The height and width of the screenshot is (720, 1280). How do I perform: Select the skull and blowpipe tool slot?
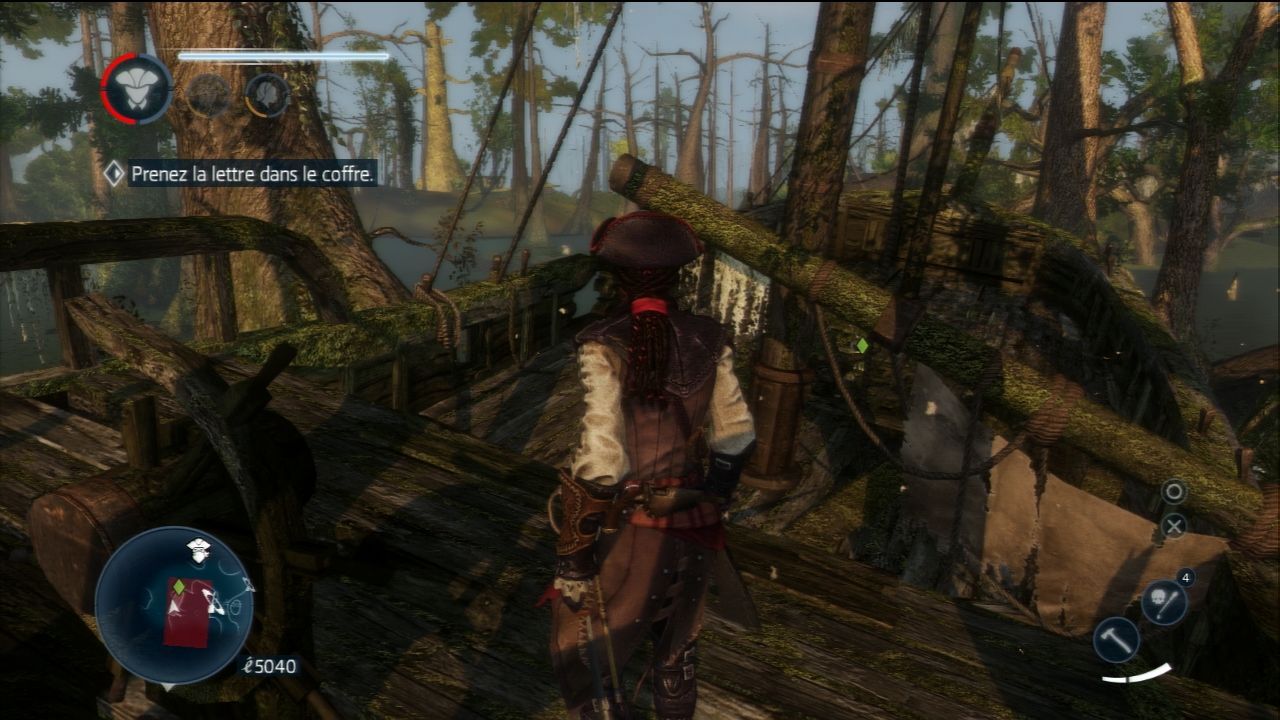point(1163,602)
